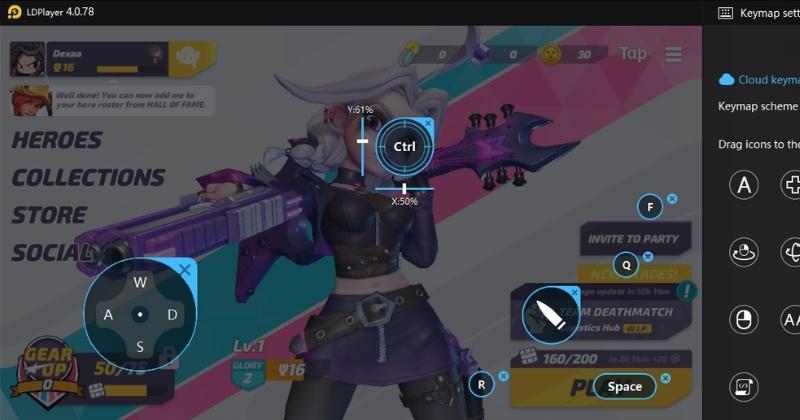Remove the Ctrl keymap with its X
This screenshot has width=800, height=420.
[x=428, y=123]
